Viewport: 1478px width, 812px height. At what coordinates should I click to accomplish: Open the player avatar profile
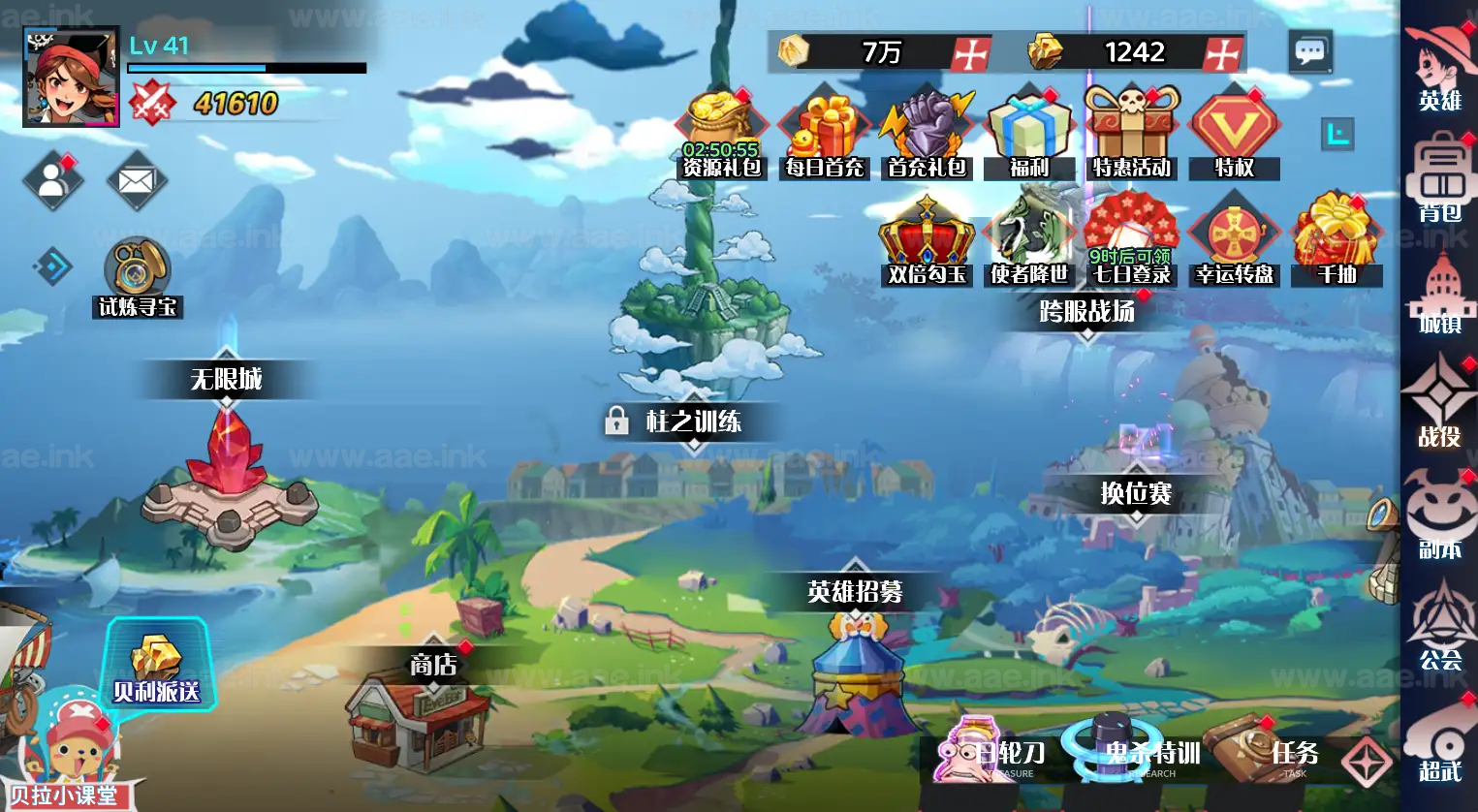point(71,77)
